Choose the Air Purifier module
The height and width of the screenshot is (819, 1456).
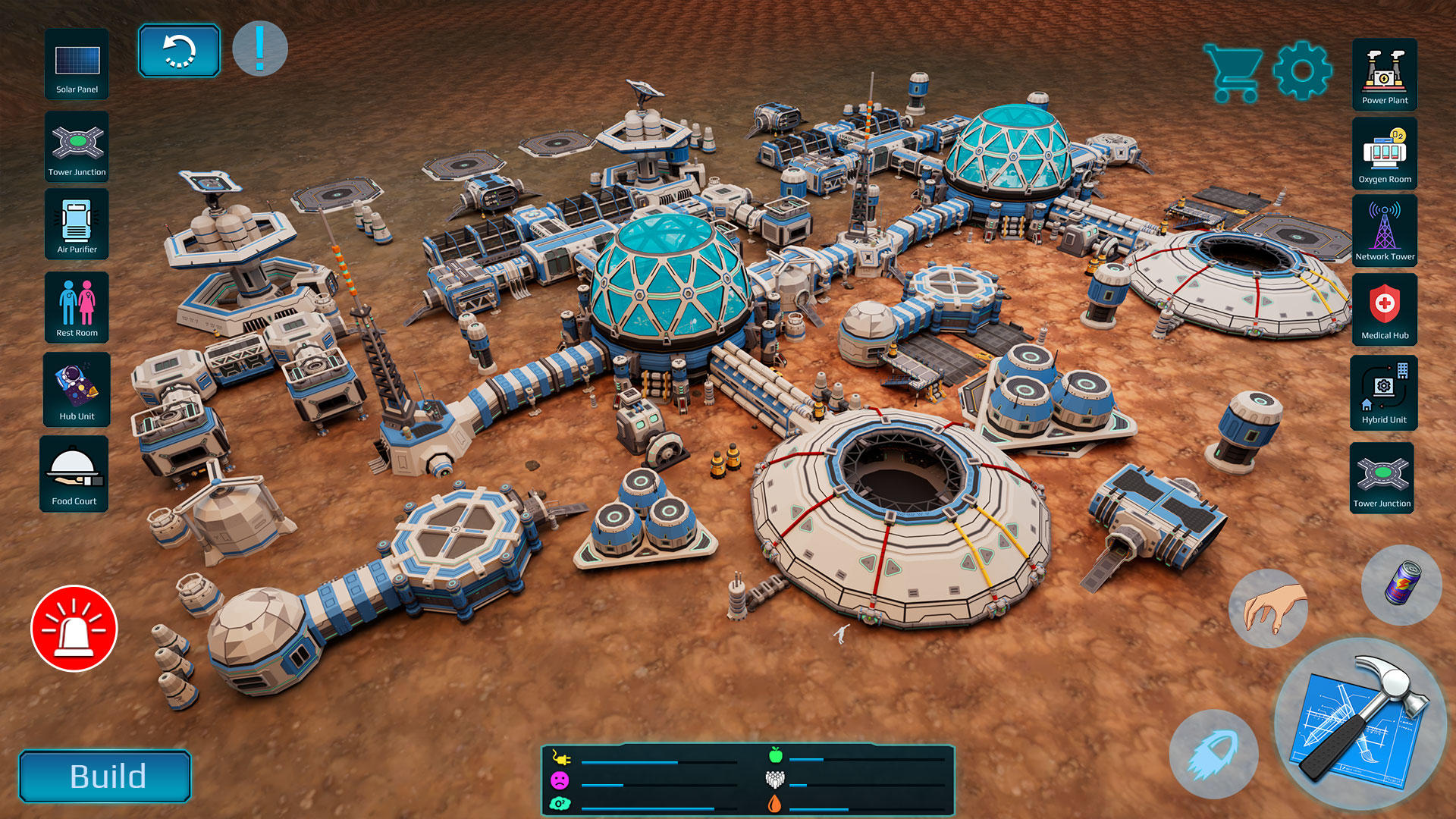tap(77, 224)
